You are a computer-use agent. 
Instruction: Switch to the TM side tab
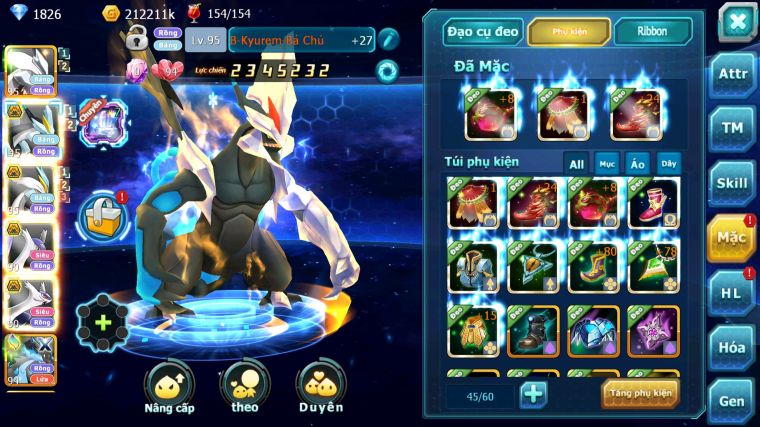(733, 128)
